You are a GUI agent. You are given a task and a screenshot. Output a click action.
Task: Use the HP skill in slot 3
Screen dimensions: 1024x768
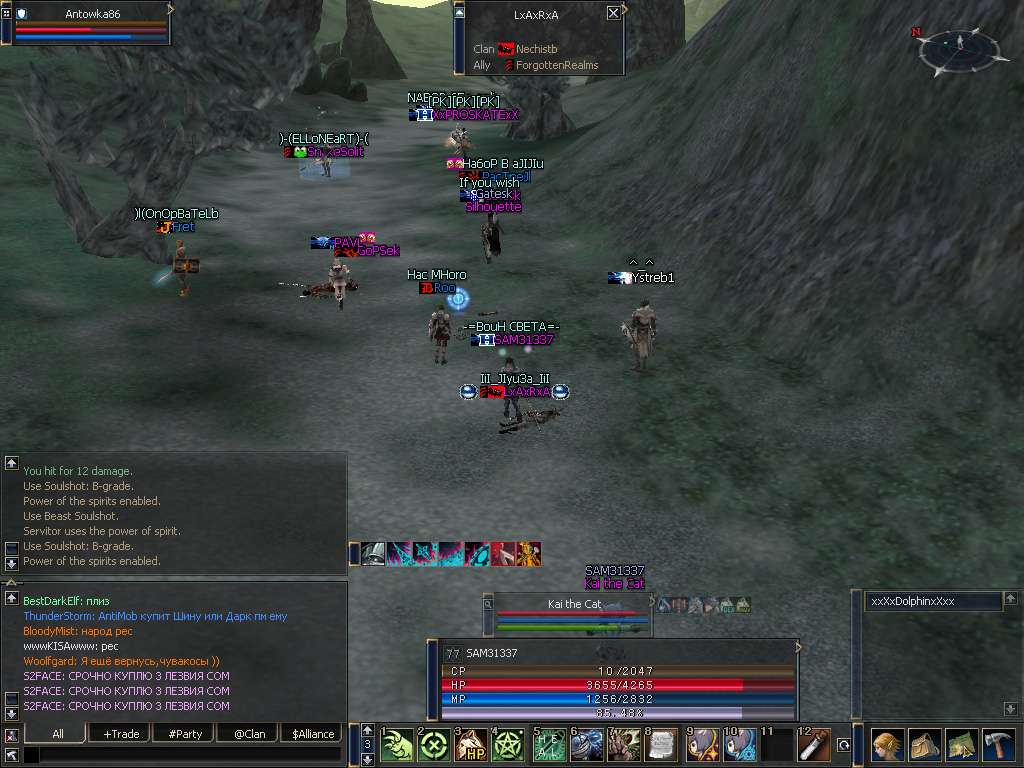472,745
